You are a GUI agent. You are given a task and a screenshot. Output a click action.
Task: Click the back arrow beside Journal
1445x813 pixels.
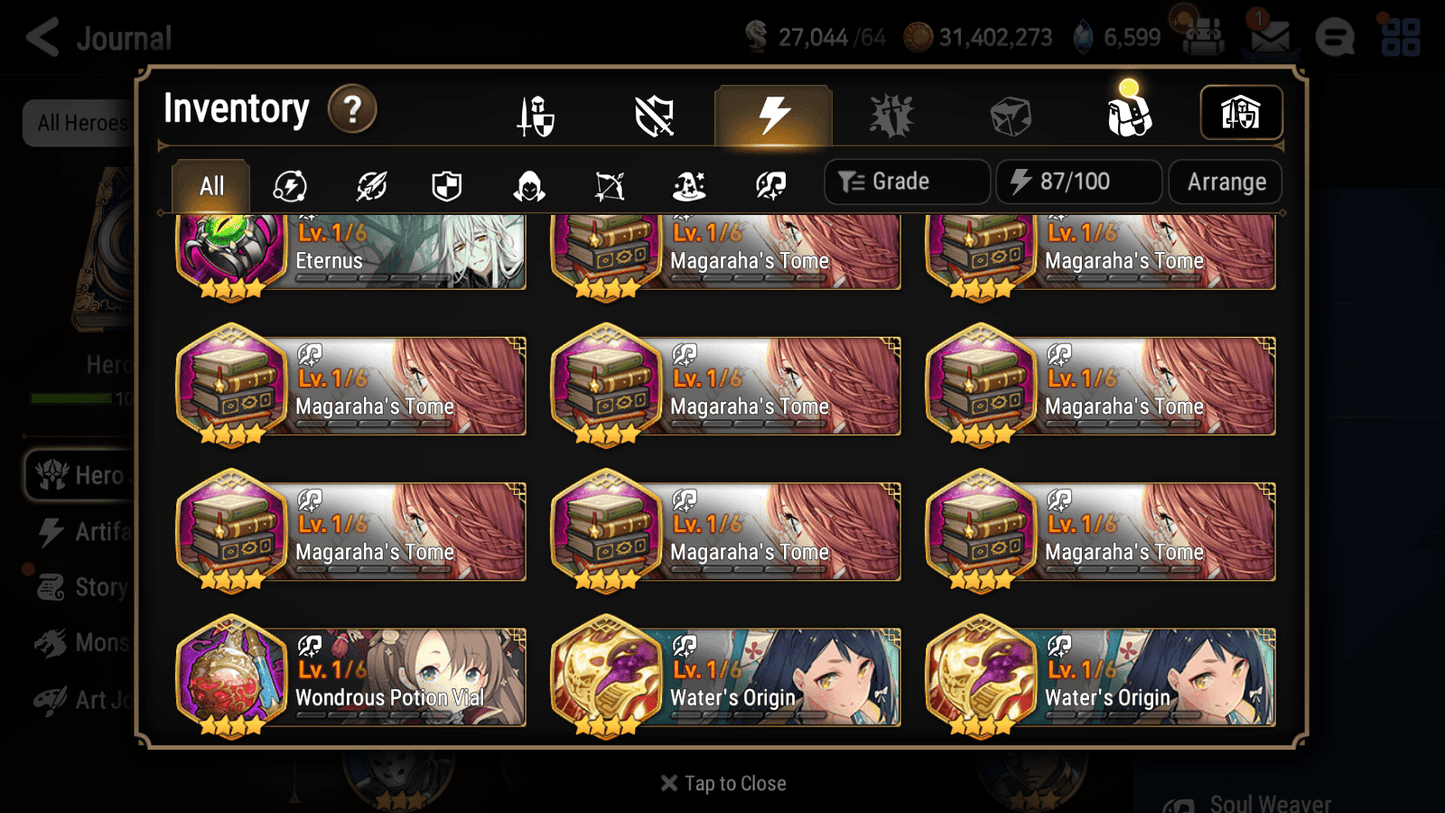39,36
